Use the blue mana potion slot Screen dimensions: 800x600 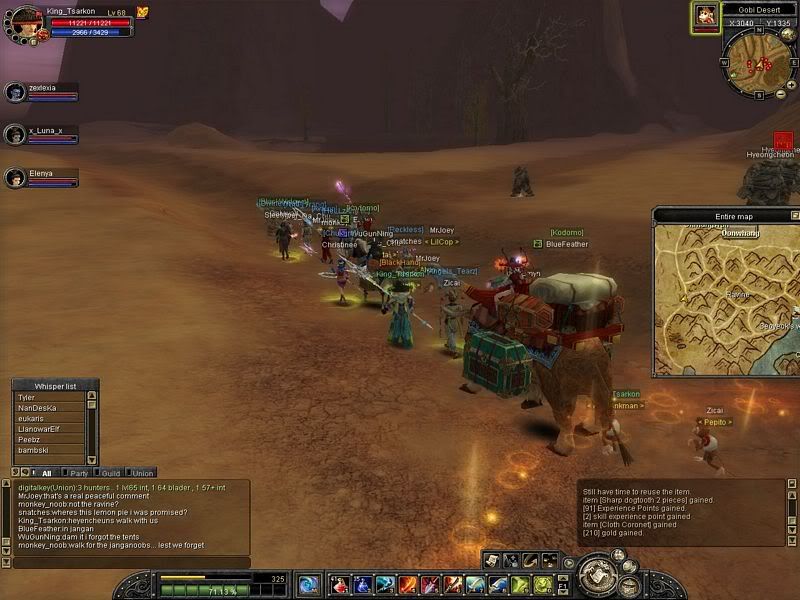[361, 584]
